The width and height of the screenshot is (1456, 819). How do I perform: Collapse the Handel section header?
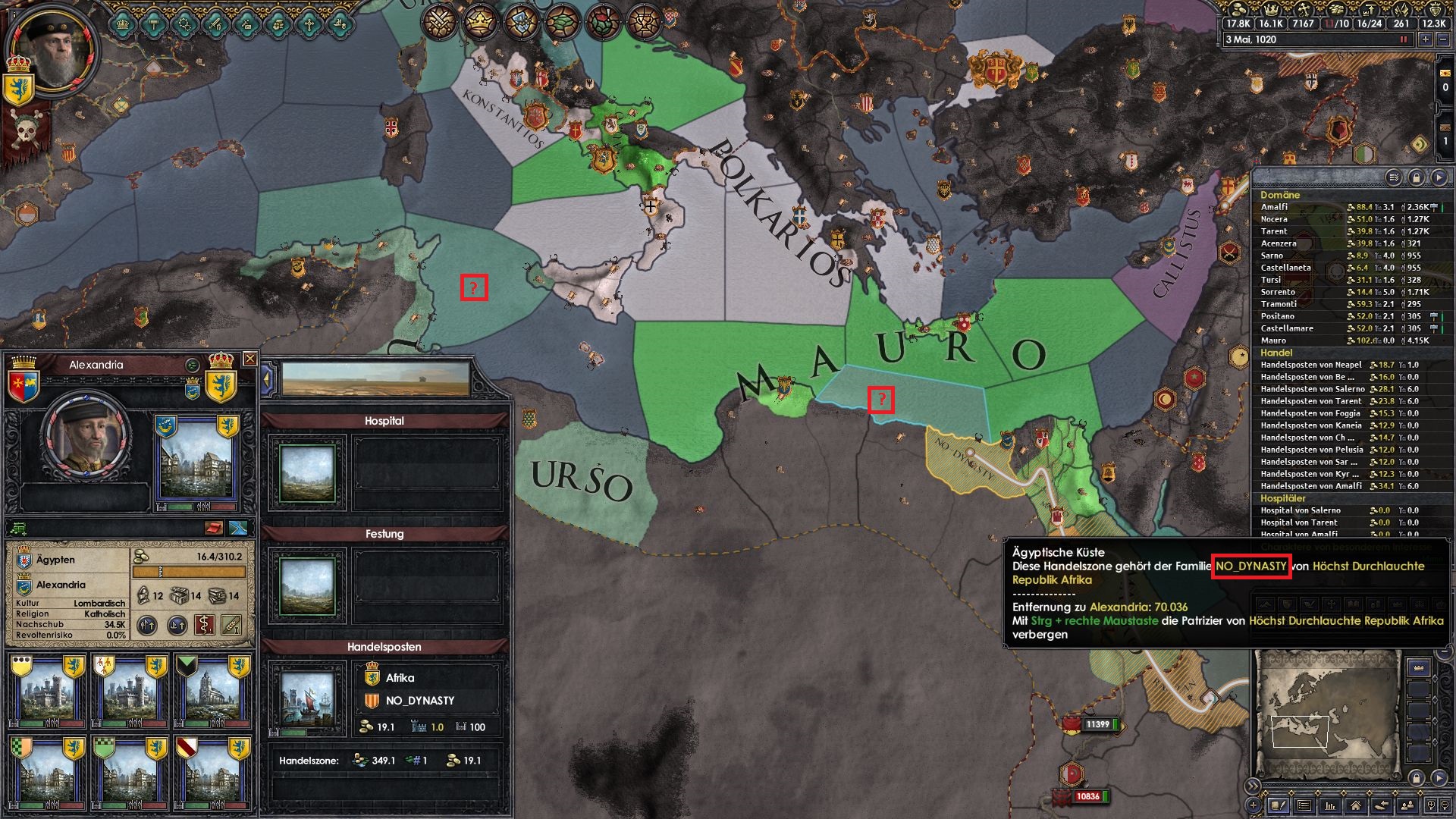(x=1277, y=353)
